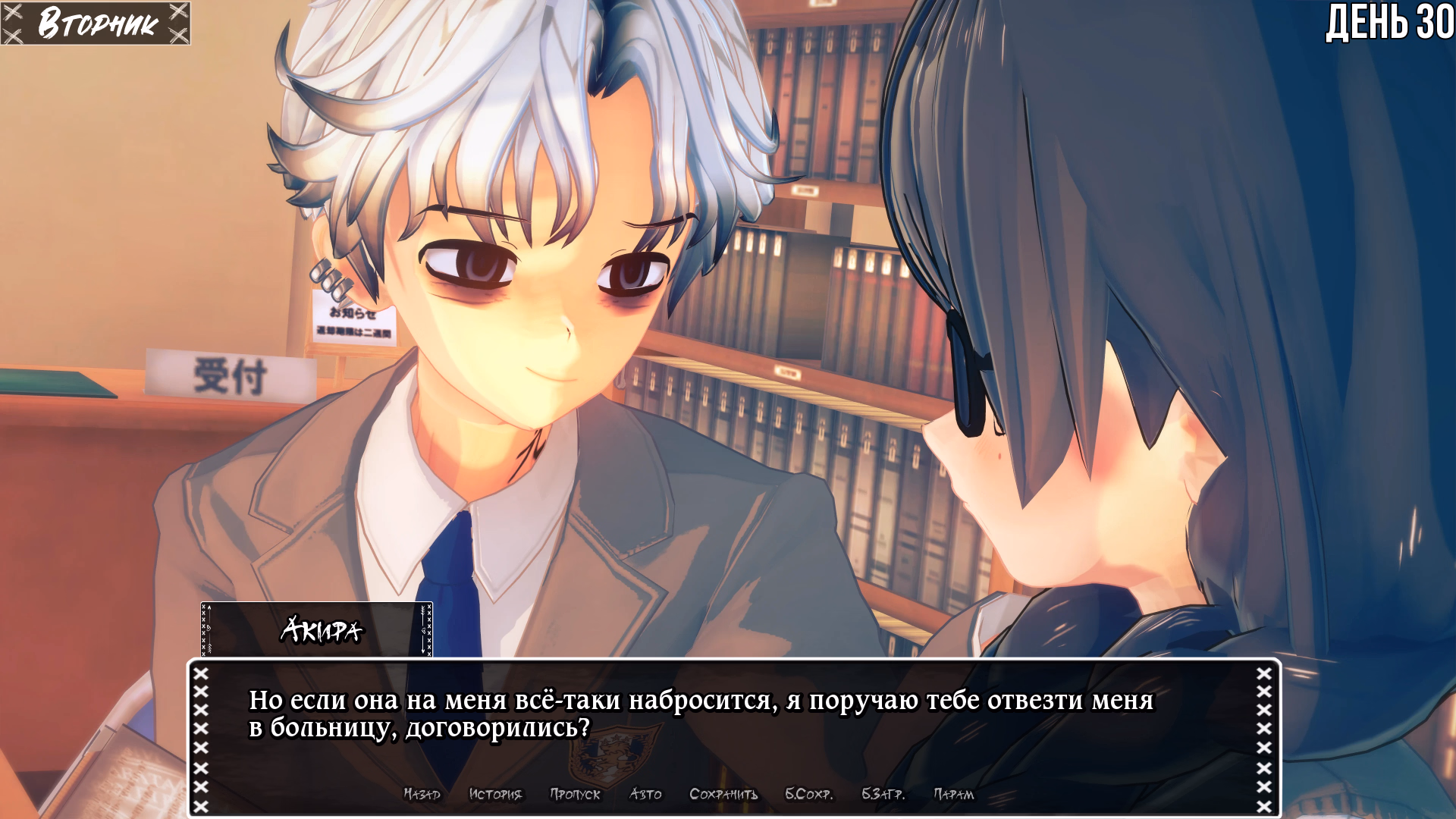Open the Сохранить save menu
This screenshot has height=819, width=1456.
point(723,794)
